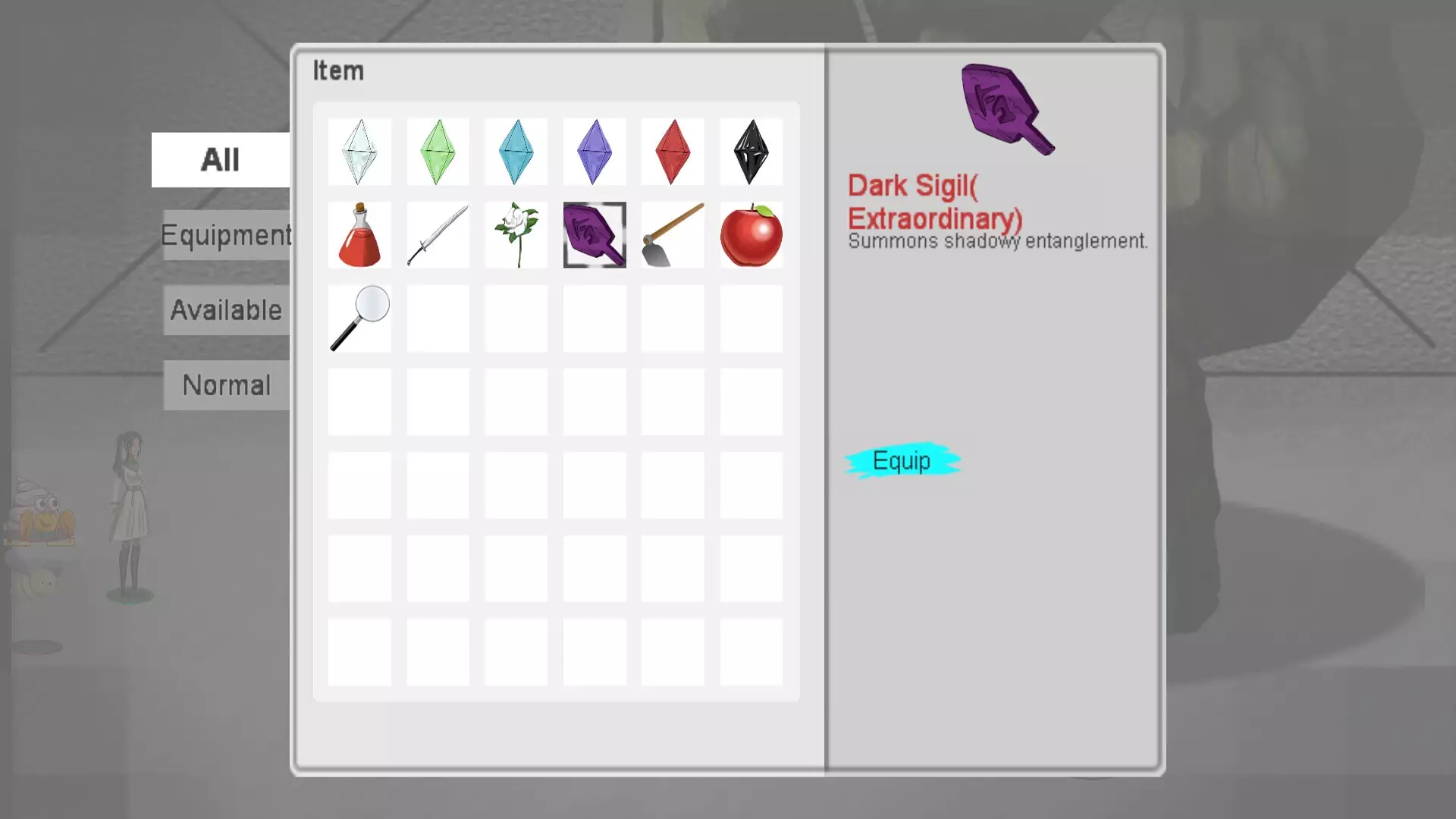Select the white crystal slot
1456x819 pixels.
[x=359, y=152]
